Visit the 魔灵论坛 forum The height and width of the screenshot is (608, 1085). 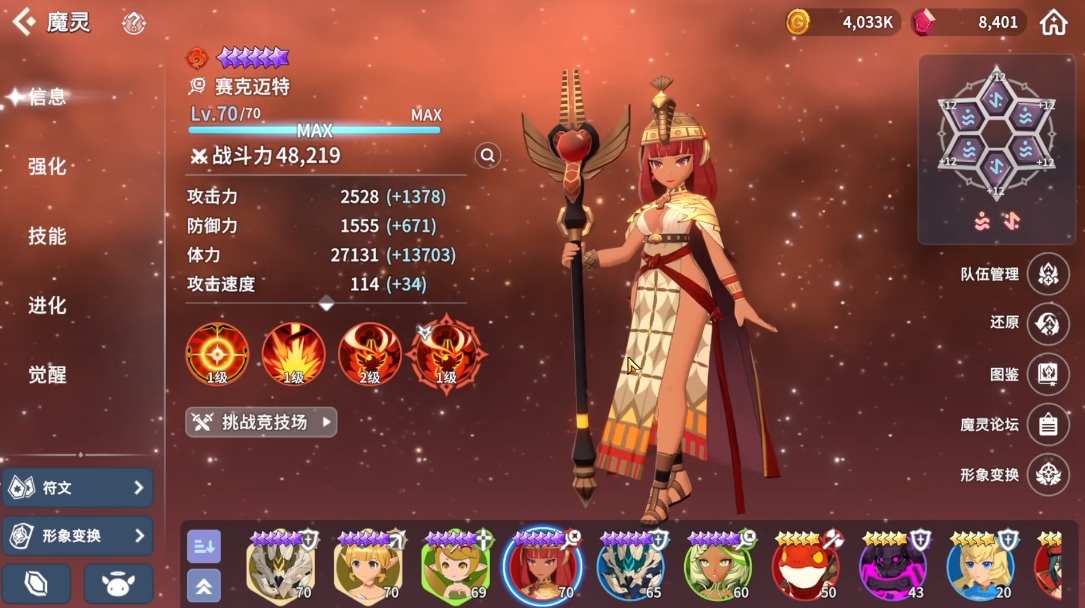(x=1047, y=424)
